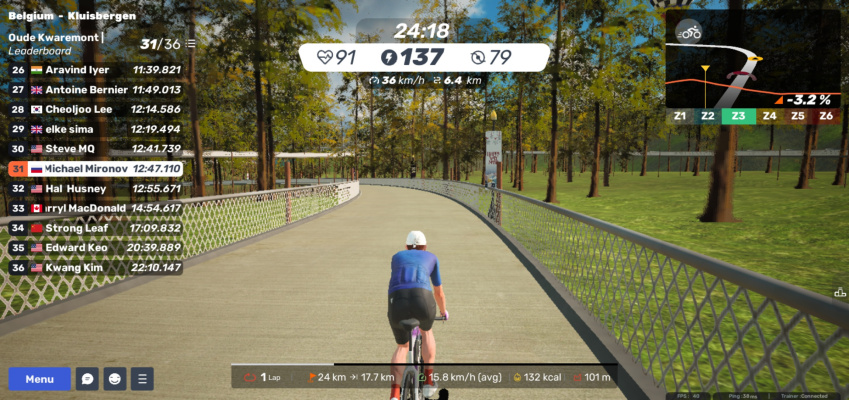Choose Edward Keo in the leaderboard
Screen dimensions: 849x400
coord(97,248)
